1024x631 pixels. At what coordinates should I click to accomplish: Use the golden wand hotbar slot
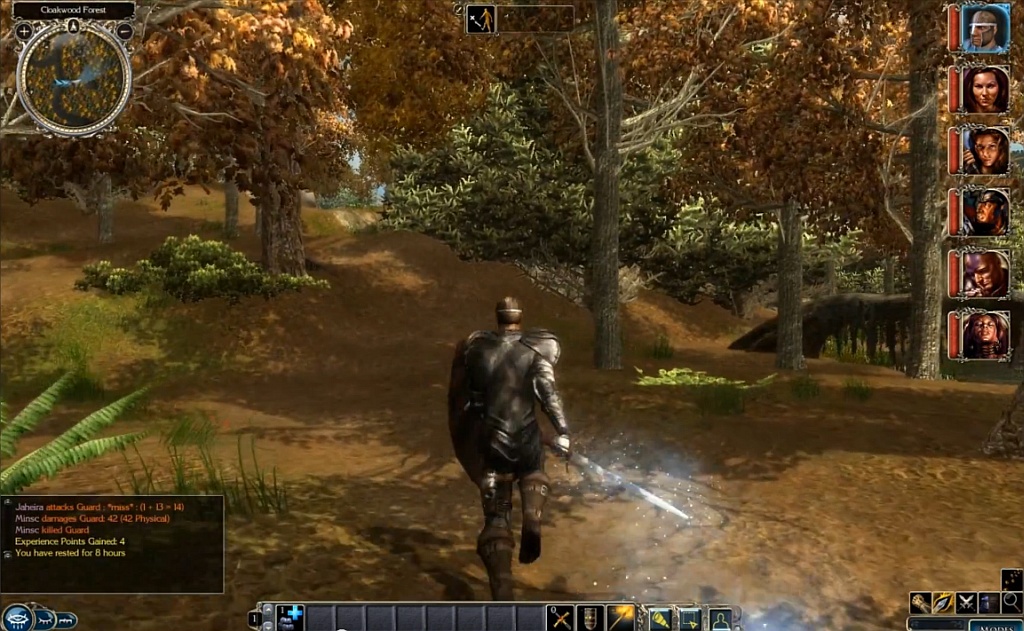pyautogui.click(x=621, y=618)
